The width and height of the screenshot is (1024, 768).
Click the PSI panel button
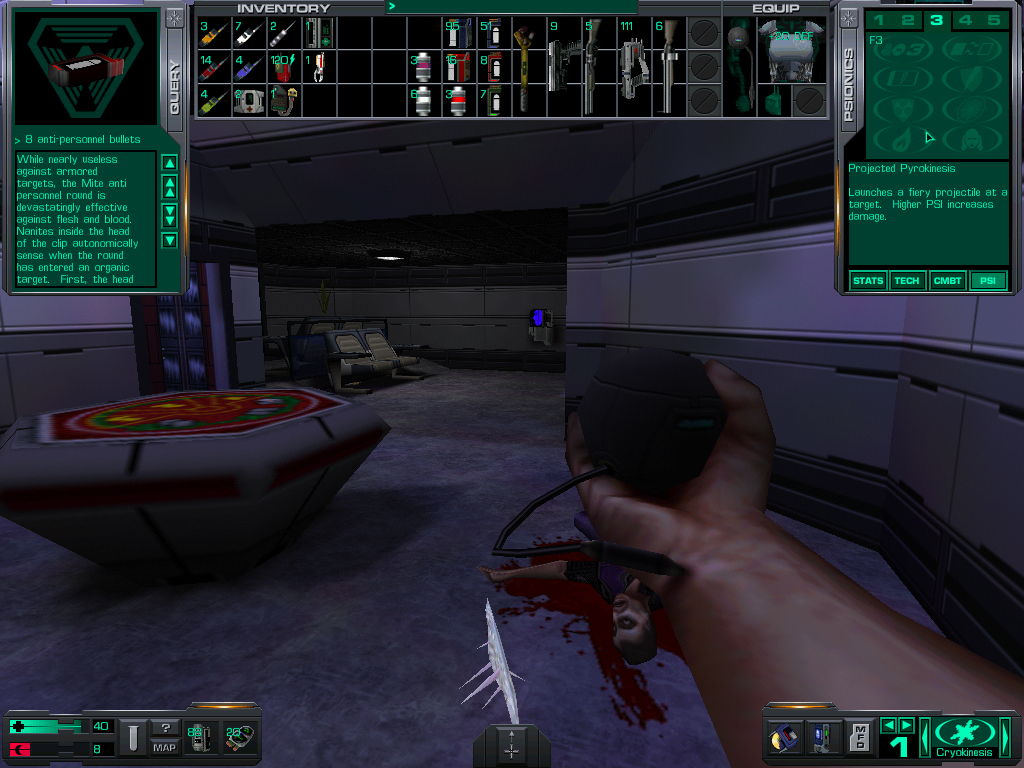[987, 281]
